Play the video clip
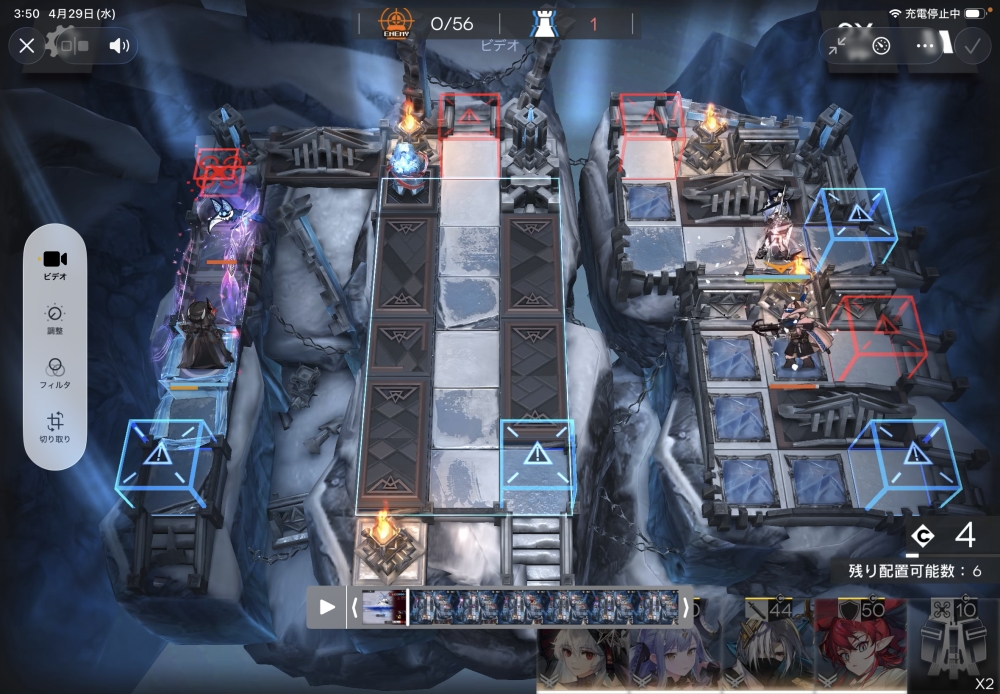1000x694 pixels. (x=327, y=606)
